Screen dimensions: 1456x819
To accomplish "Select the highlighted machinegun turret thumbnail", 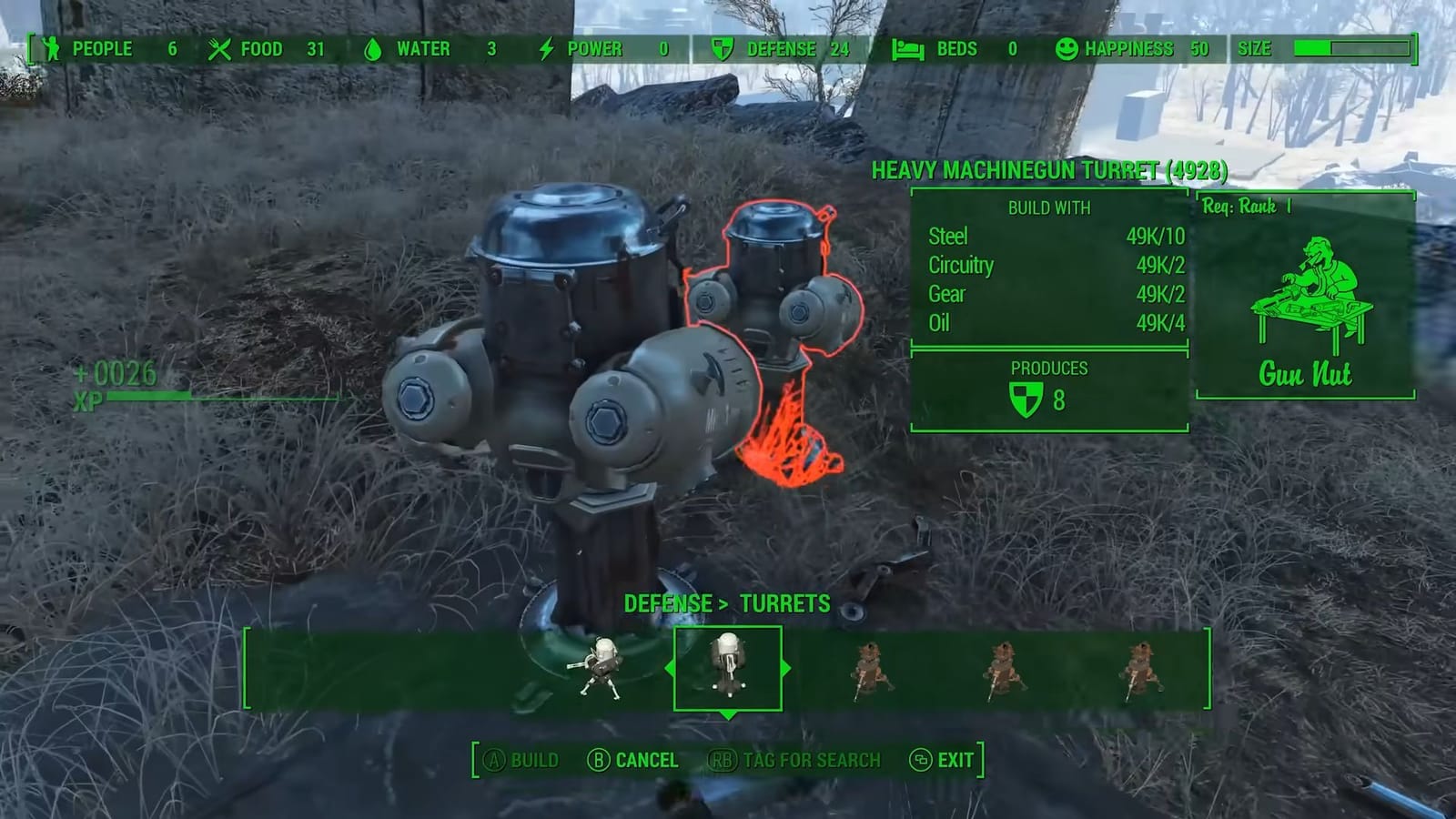I will coord(728,667).
